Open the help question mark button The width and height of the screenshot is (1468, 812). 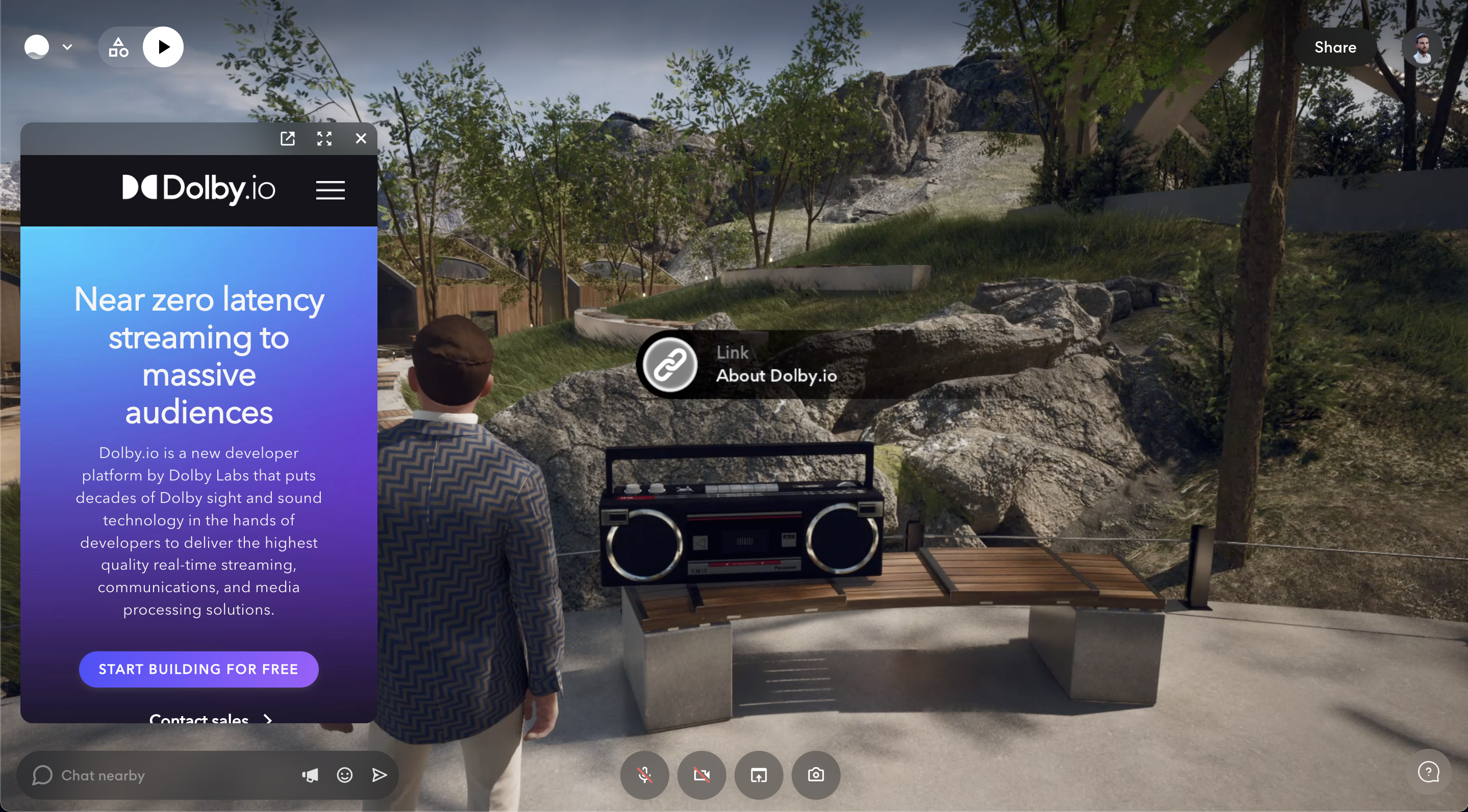click(x=1428, y=773)
